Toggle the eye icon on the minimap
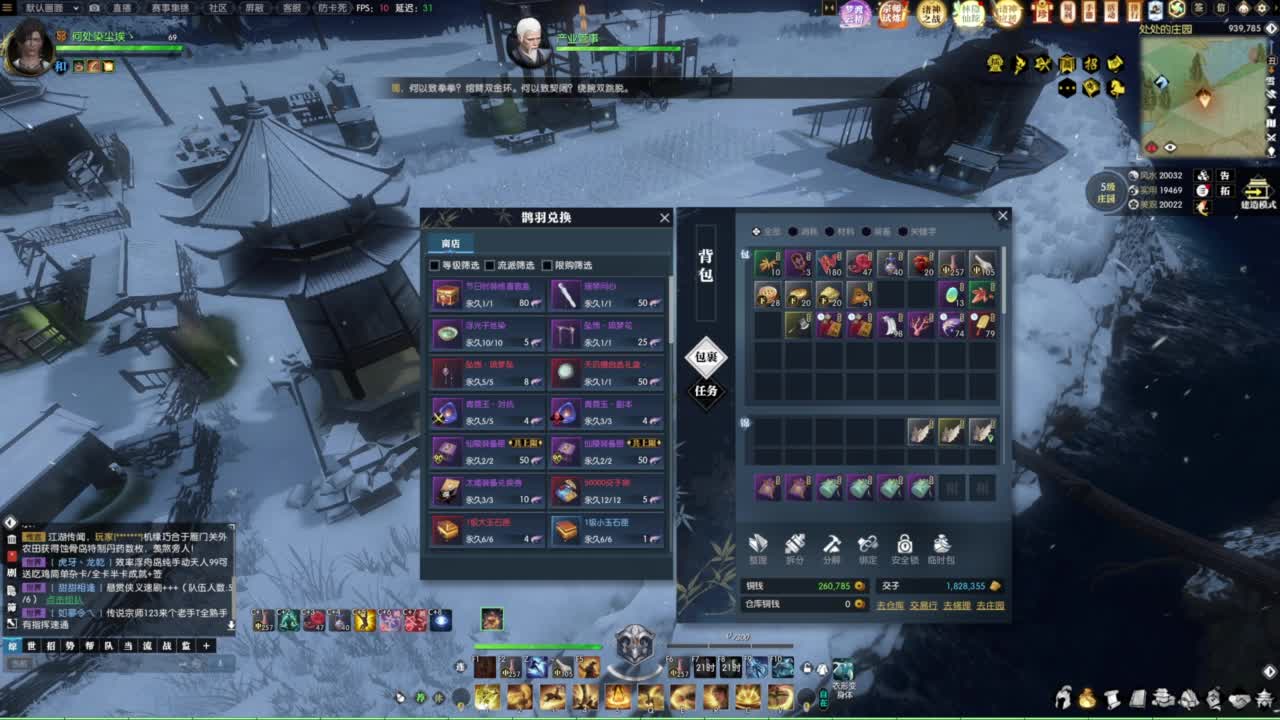The height and width of the screenshot is (720, 1280). coord(1170,146)
